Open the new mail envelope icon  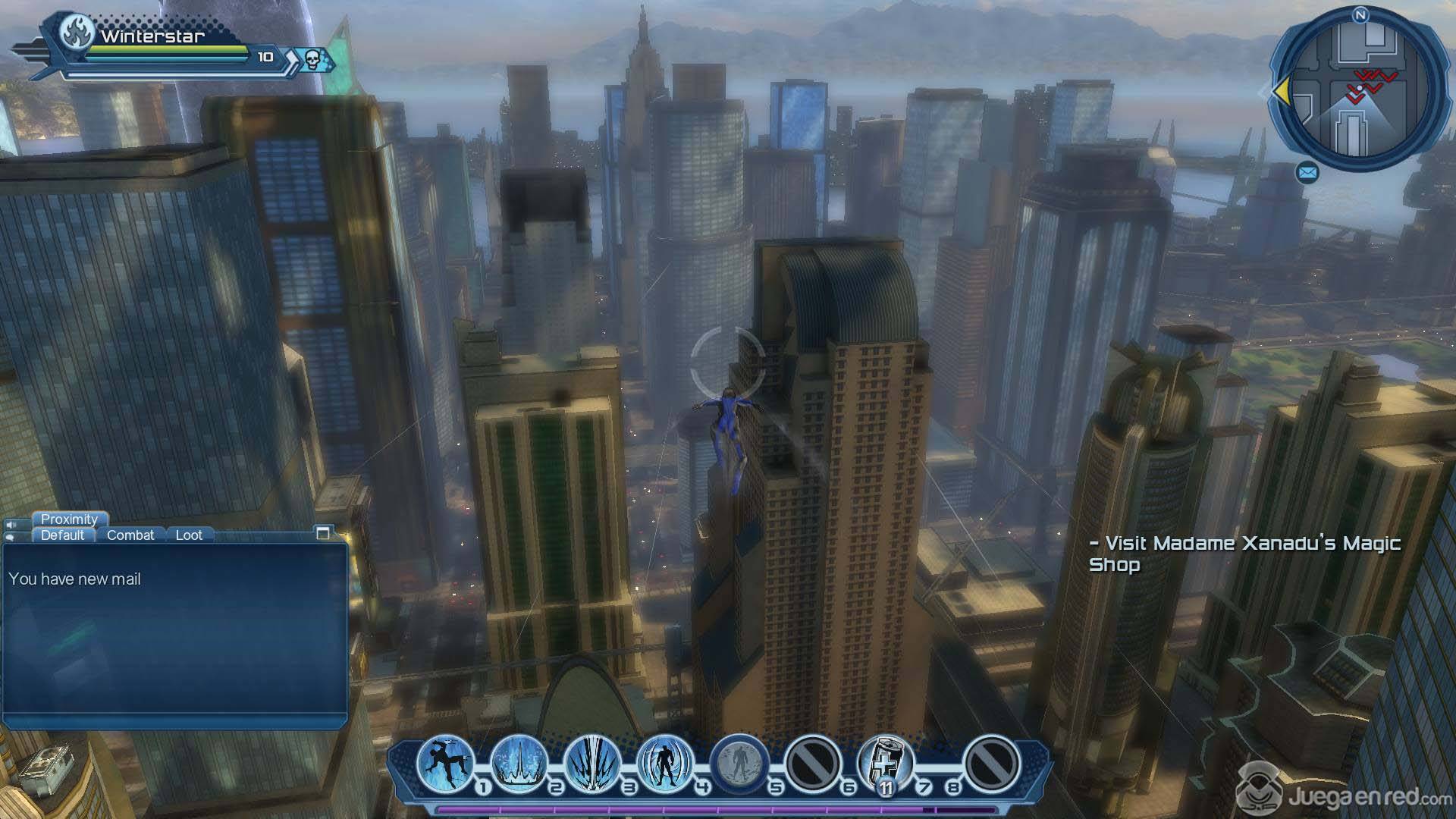click(1307, 174)
